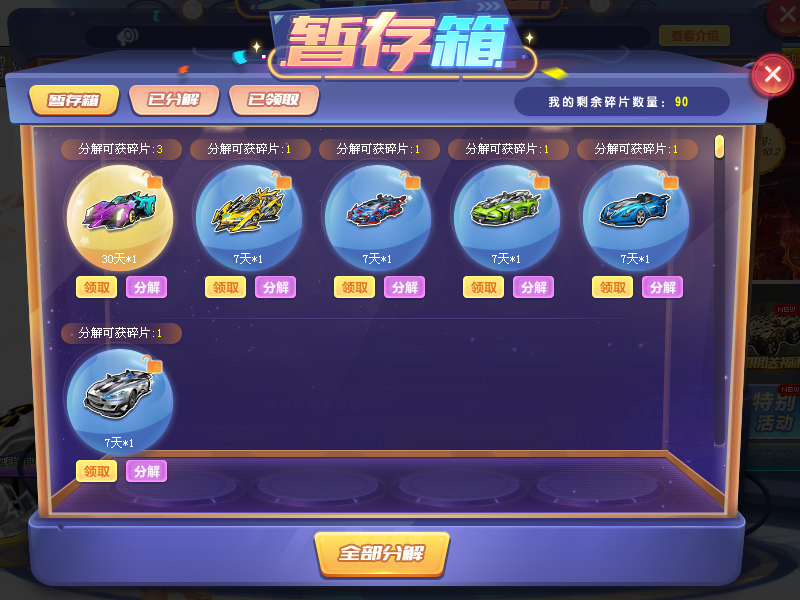Screen dimensions: 800x600
Task: Claim the green car with 领取
Action: pos(483,287)
